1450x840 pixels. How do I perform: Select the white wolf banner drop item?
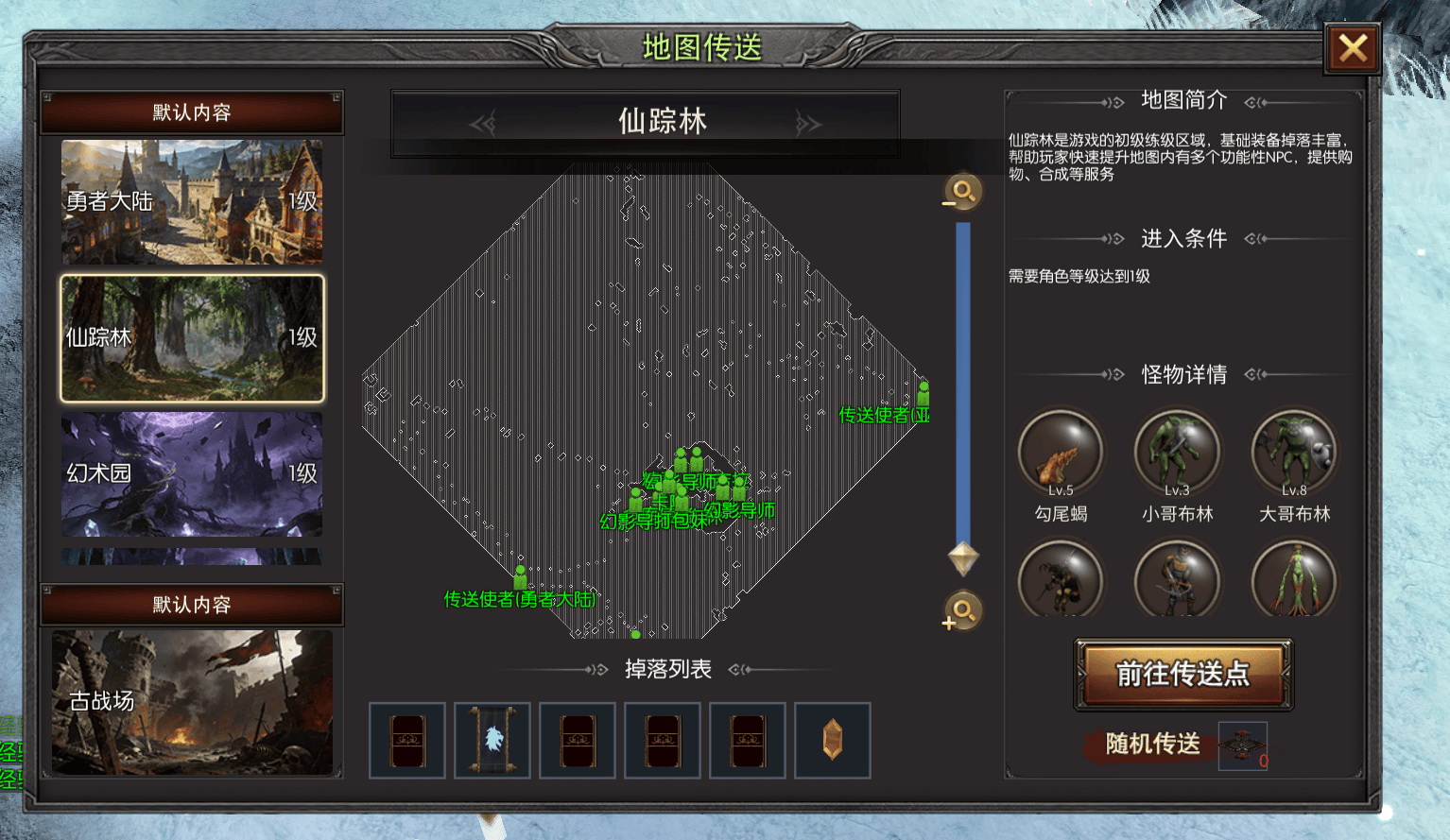[x=492, y=740]
